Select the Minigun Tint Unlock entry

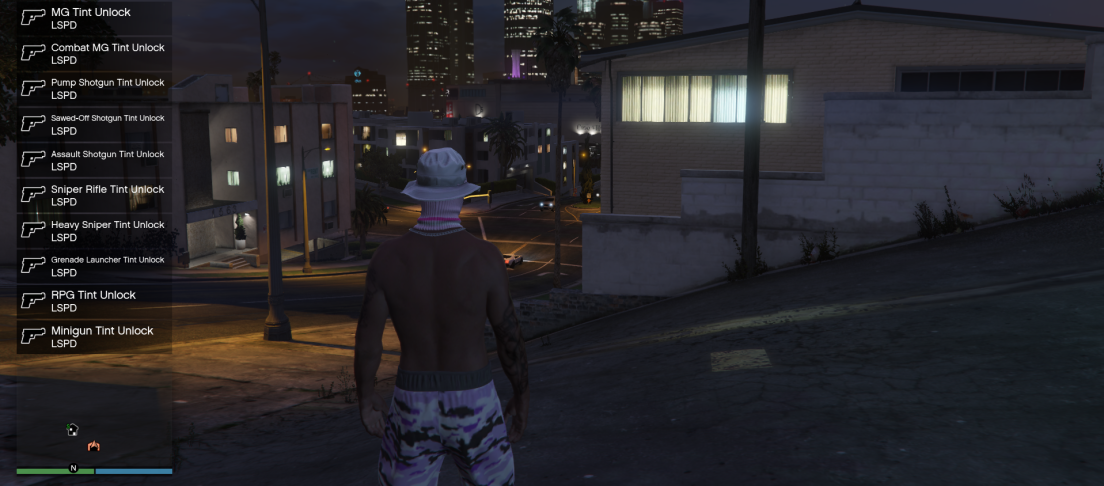pos(94,337)
